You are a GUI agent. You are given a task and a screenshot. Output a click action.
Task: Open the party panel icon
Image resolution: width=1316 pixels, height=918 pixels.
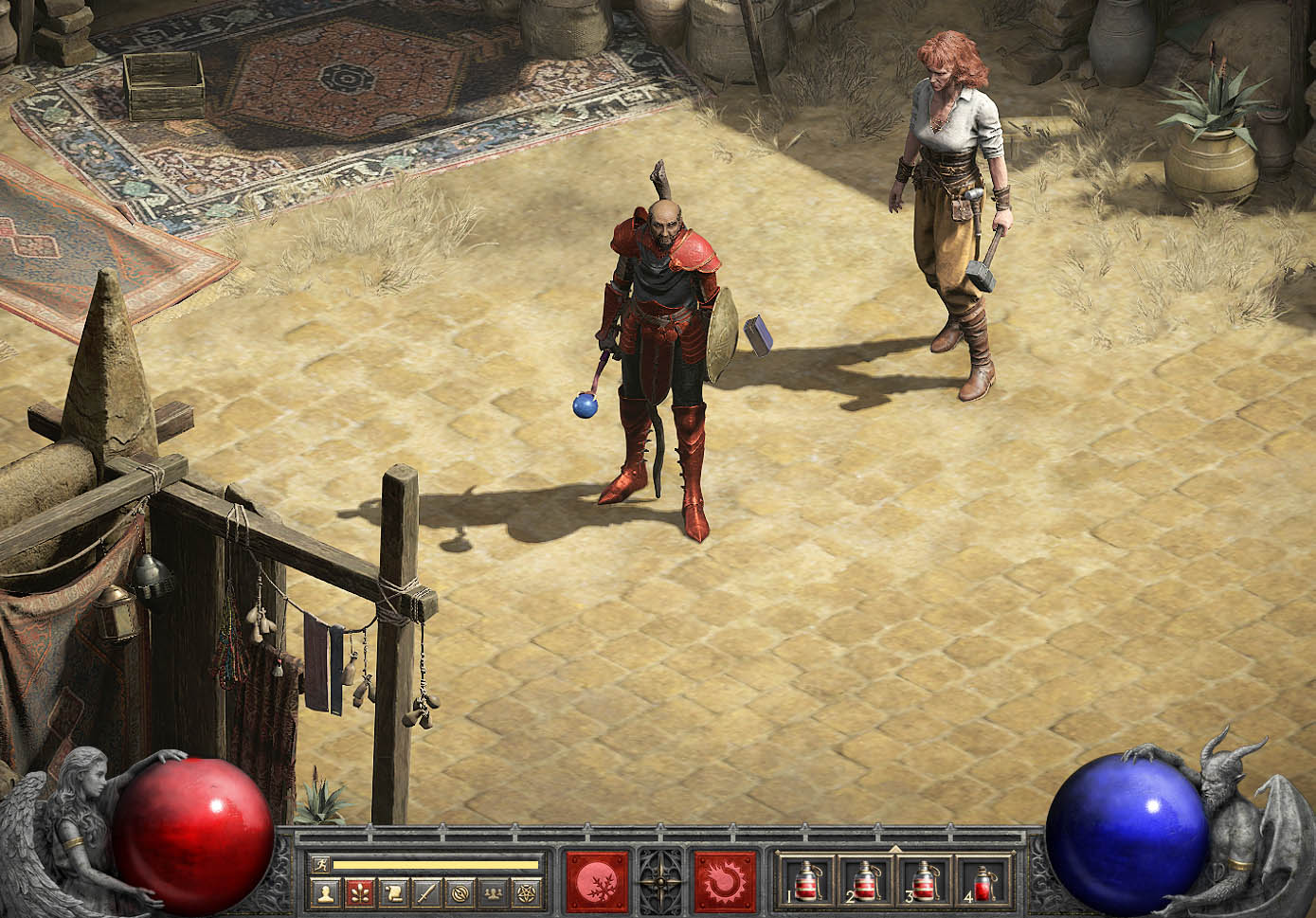(492, 892)
